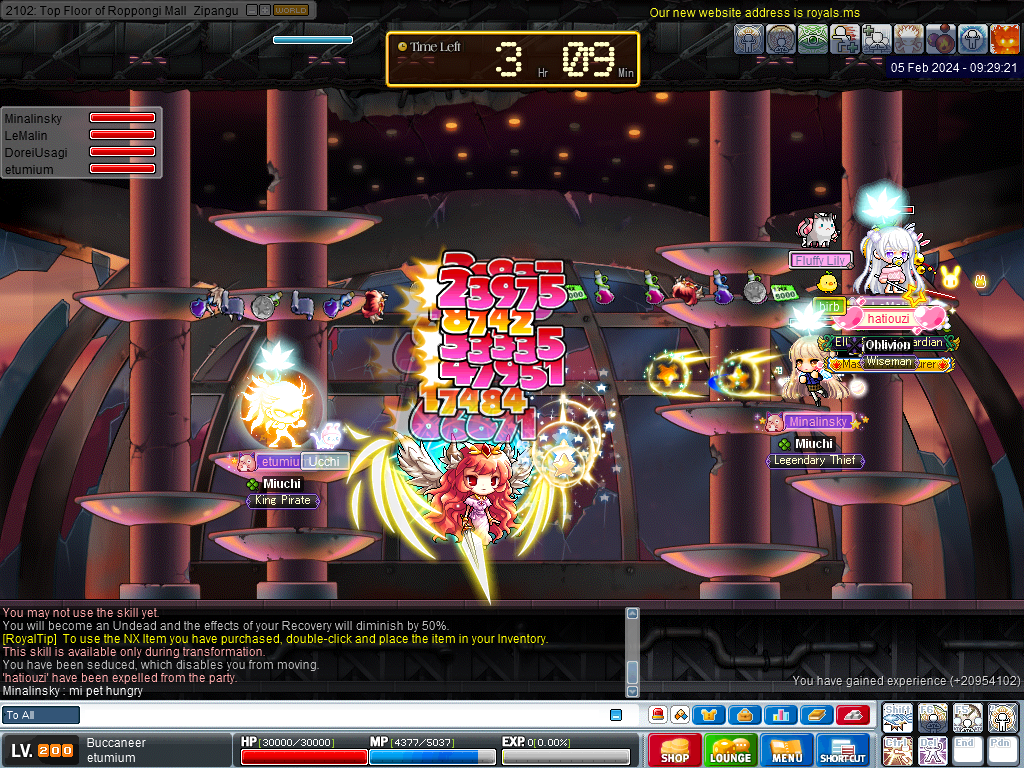Click the World map button
The image size is (1024, 768).
point(291,10)
